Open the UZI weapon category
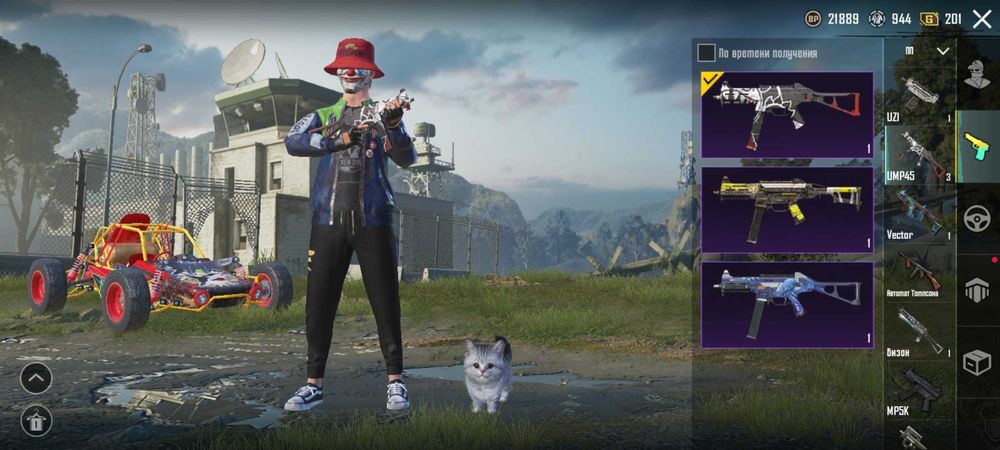The width and height of the screenshot is (1000, 450). (x=920, y=100)
